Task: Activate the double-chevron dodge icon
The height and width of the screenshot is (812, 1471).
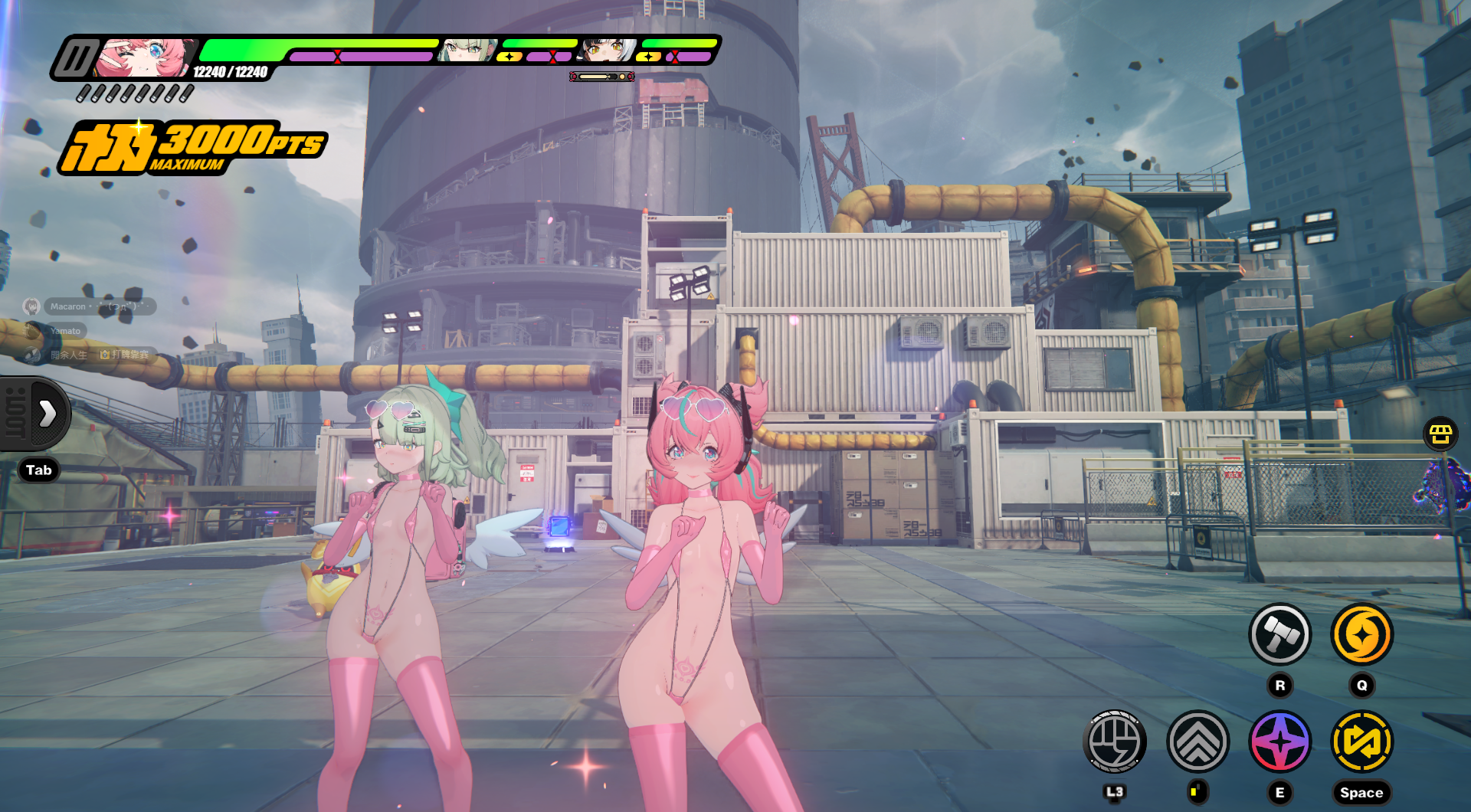Action: [1197, 742]
